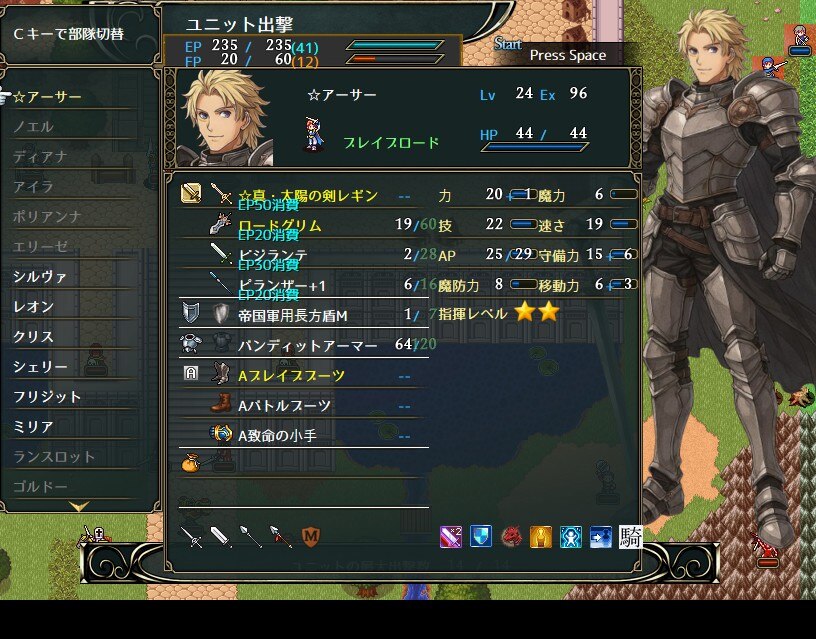Select the ☆真・太陽の剣レギン weapon row
Image resolution: width=816 pixels, height=639 pixels.
click(x=308, y=194)
